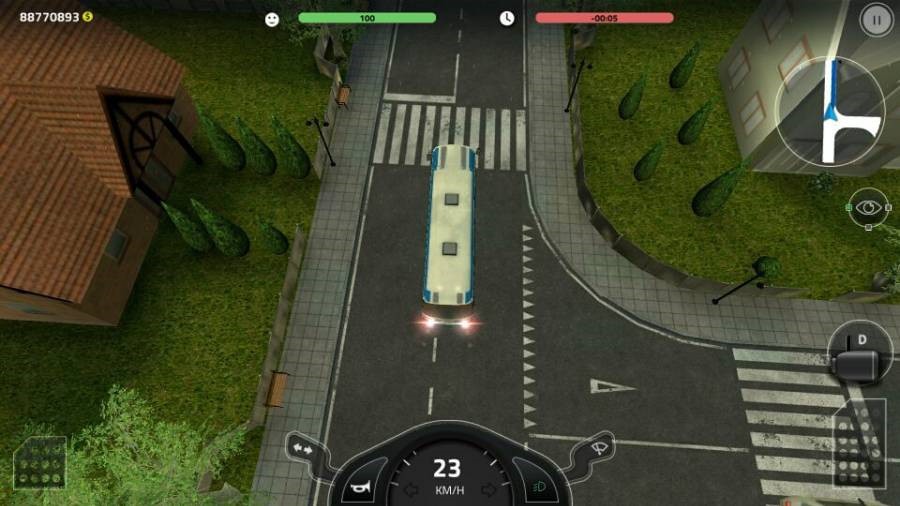
Task: Open the circular route minimap
Action: 830,111
